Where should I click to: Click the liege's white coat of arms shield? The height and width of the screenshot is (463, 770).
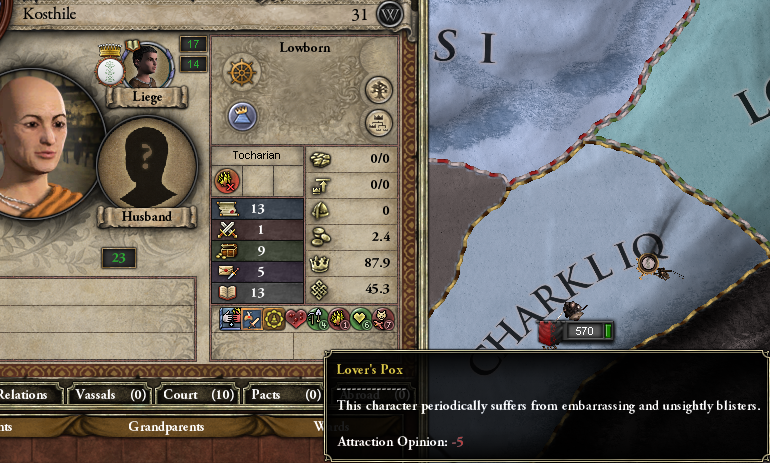click(109, 69)
